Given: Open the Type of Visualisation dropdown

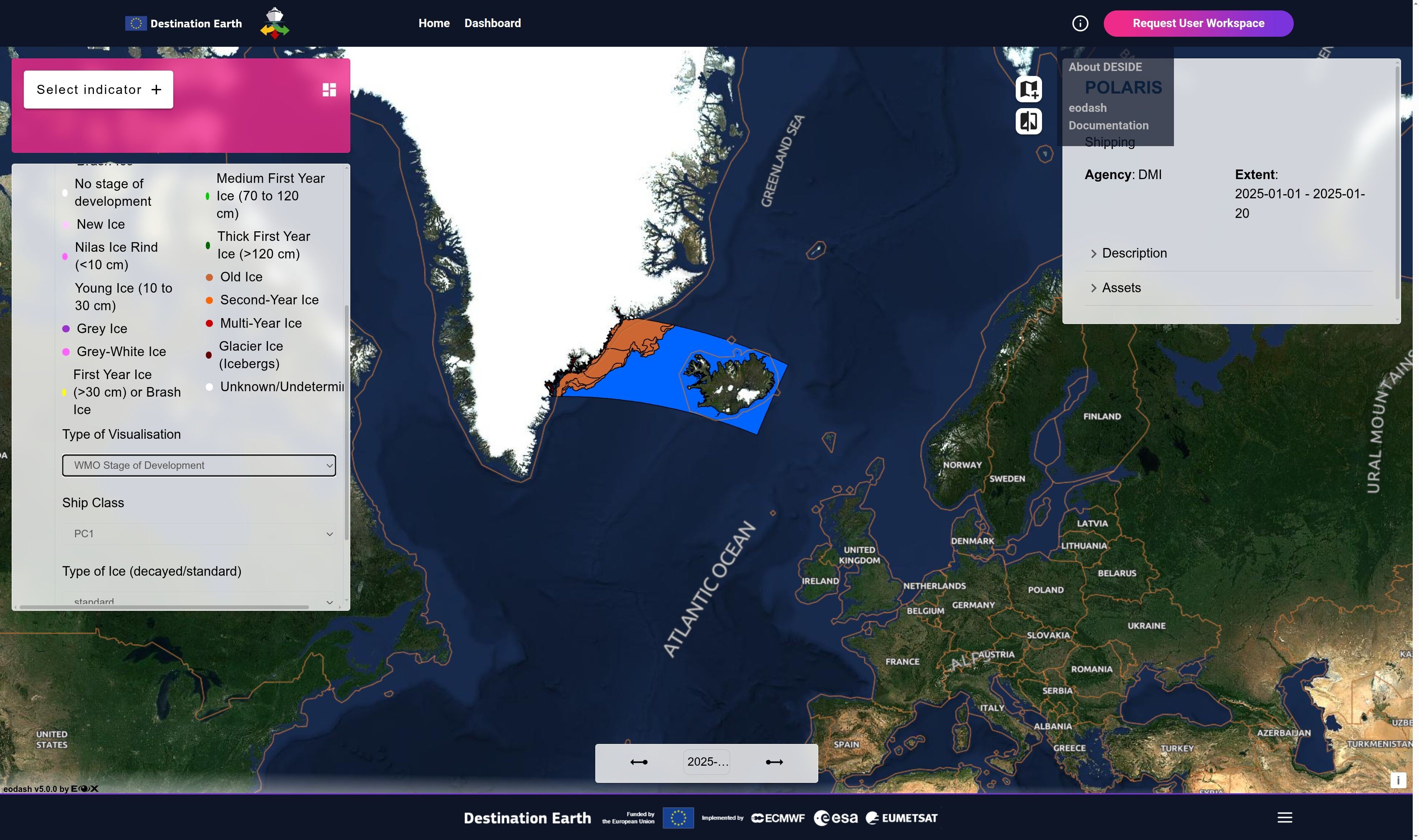Looking at the screenshot, I should 199,465.
